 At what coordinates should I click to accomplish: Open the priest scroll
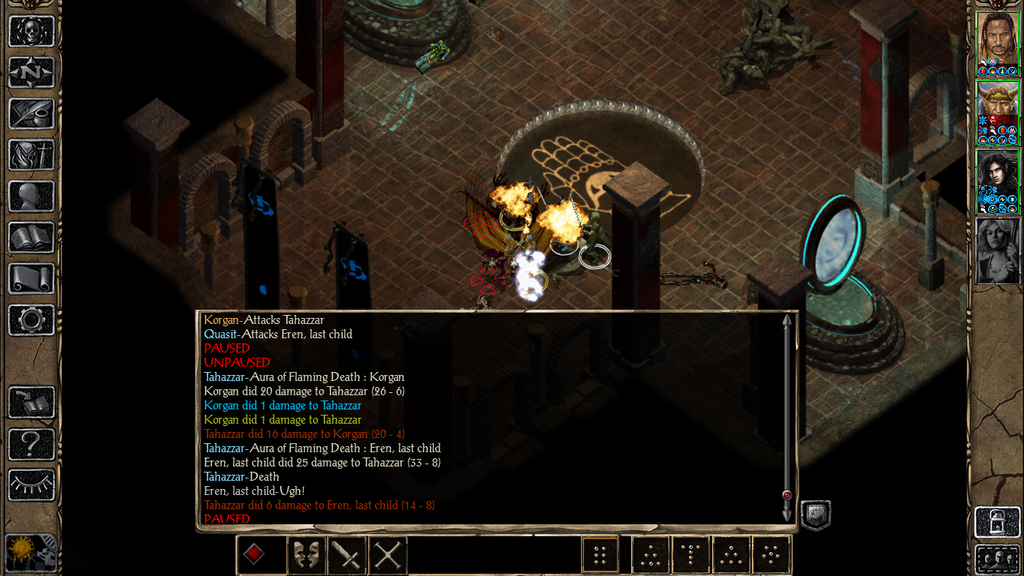pyautogui.click(x=31, y=278)
